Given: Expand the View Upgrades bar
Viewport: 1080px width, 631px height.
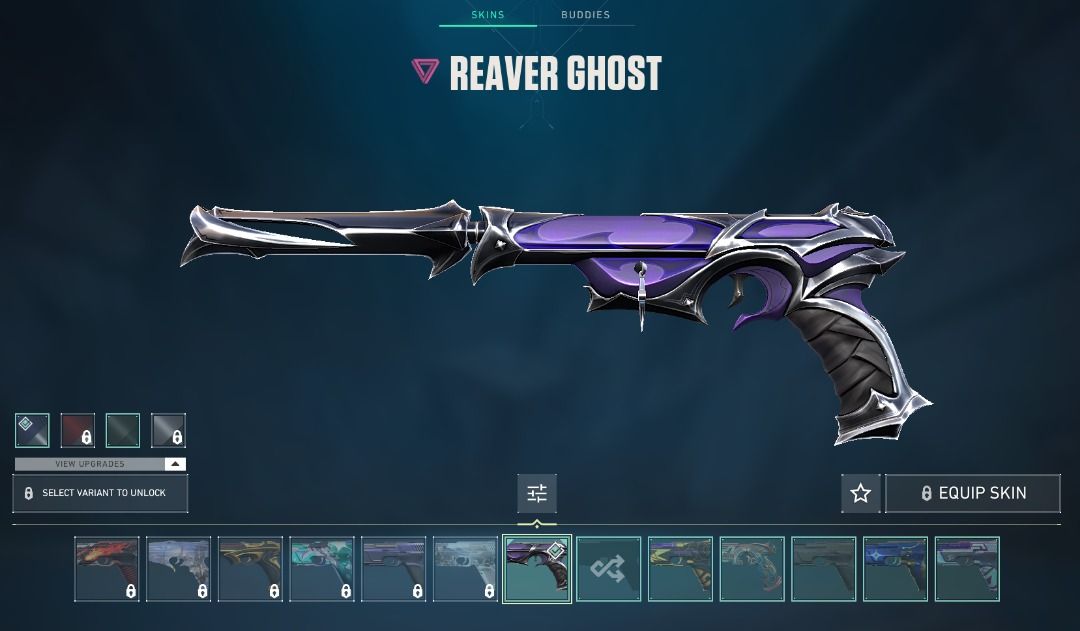Looking at the screenshot, I should (100, 464).
